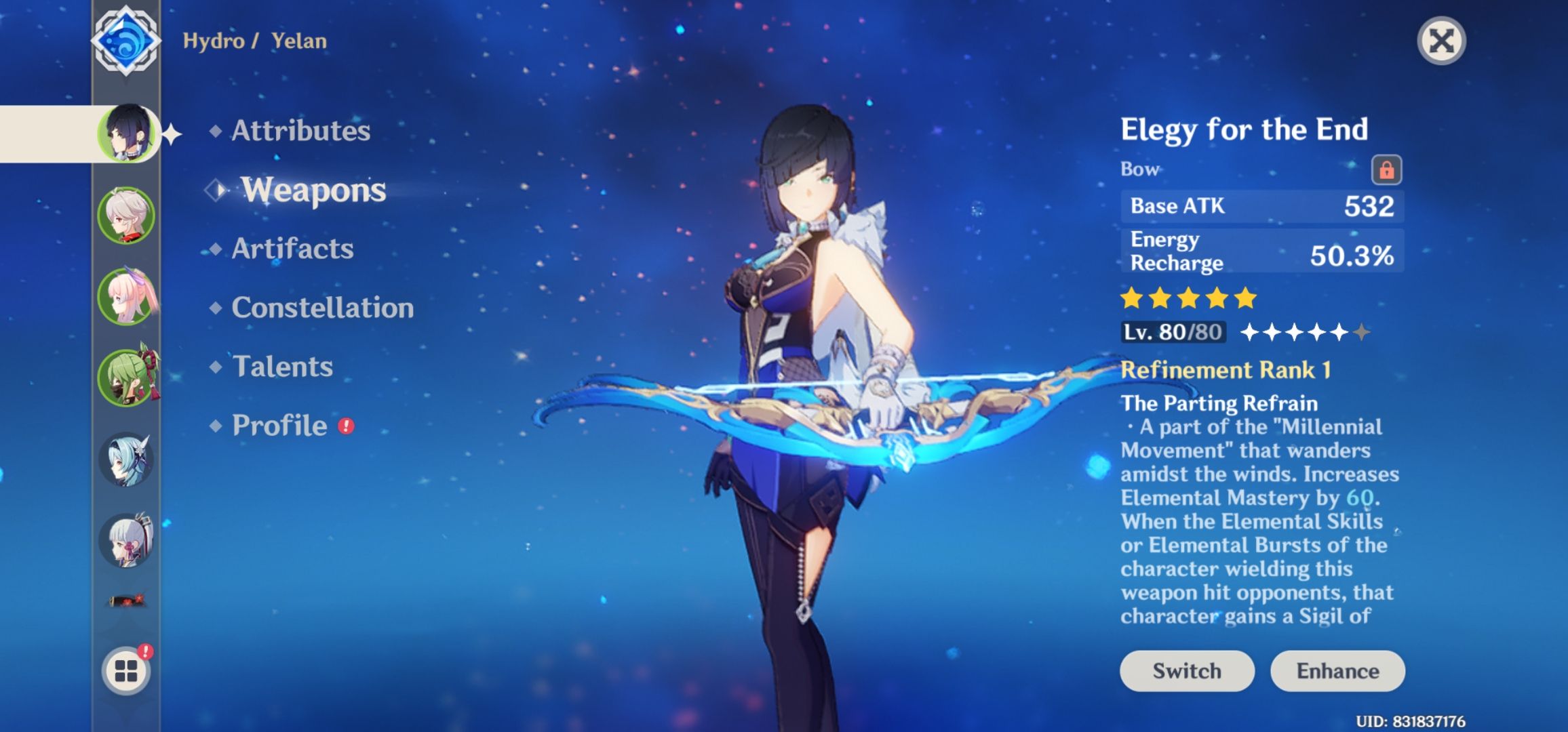
Task: Close the character screen
Action: pos(1441,41)
